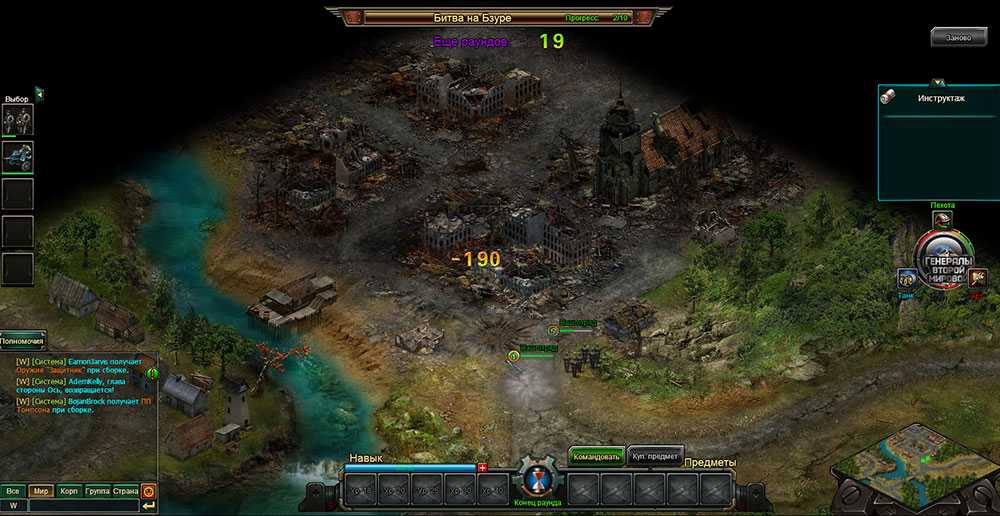Switch chat to the Корп tab
1000x516 pixels.
click(69, 491)
